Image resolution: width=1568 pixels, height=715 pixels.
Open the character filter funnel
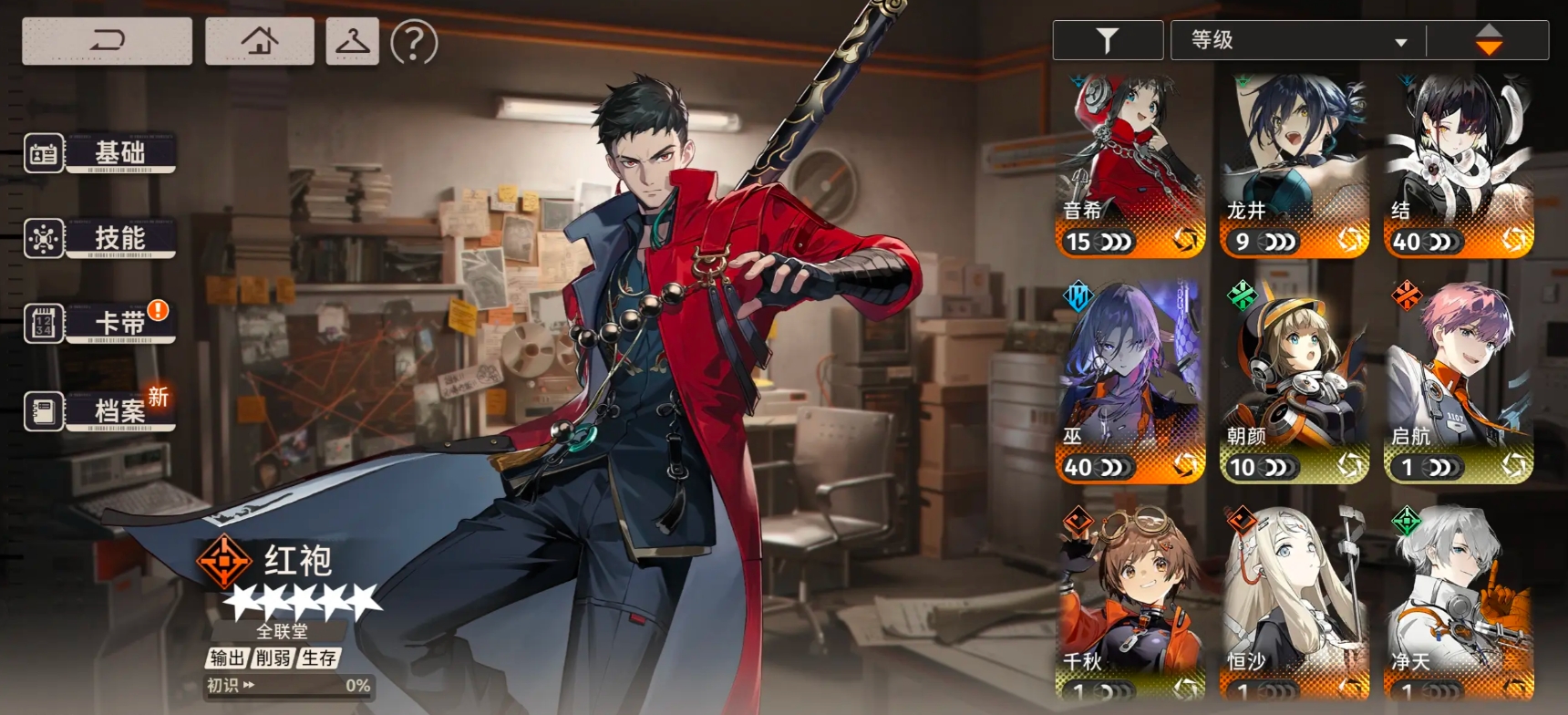1108,40
